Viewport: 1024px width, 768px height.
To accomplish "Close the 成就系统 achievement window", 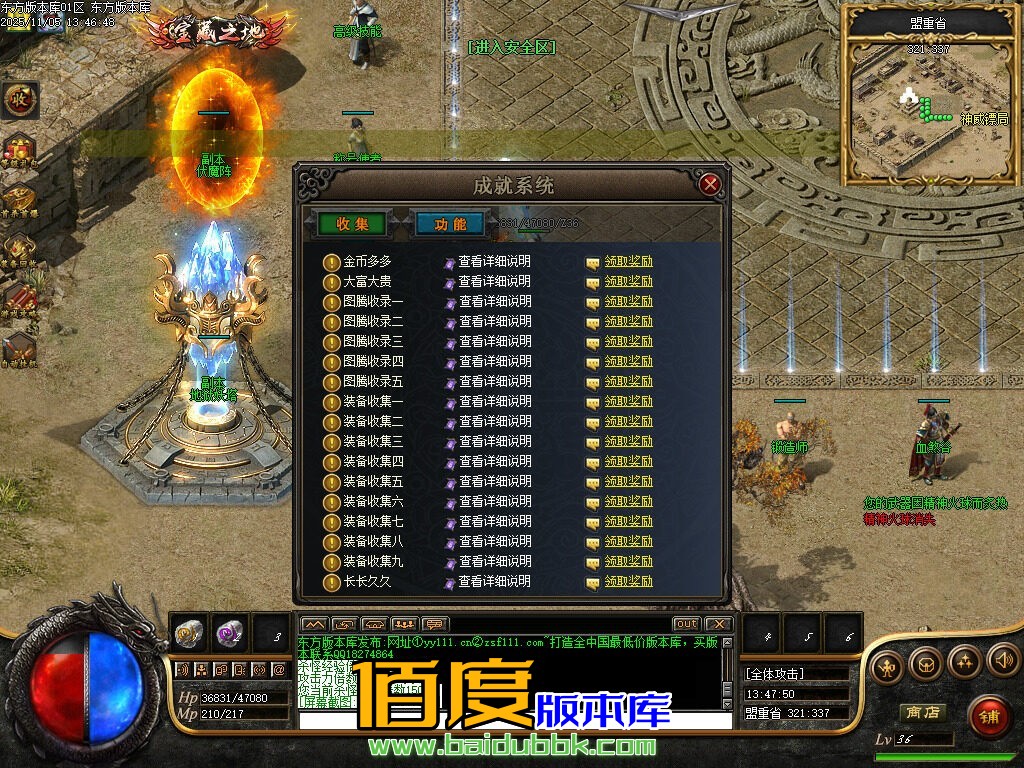I will 710,184.
